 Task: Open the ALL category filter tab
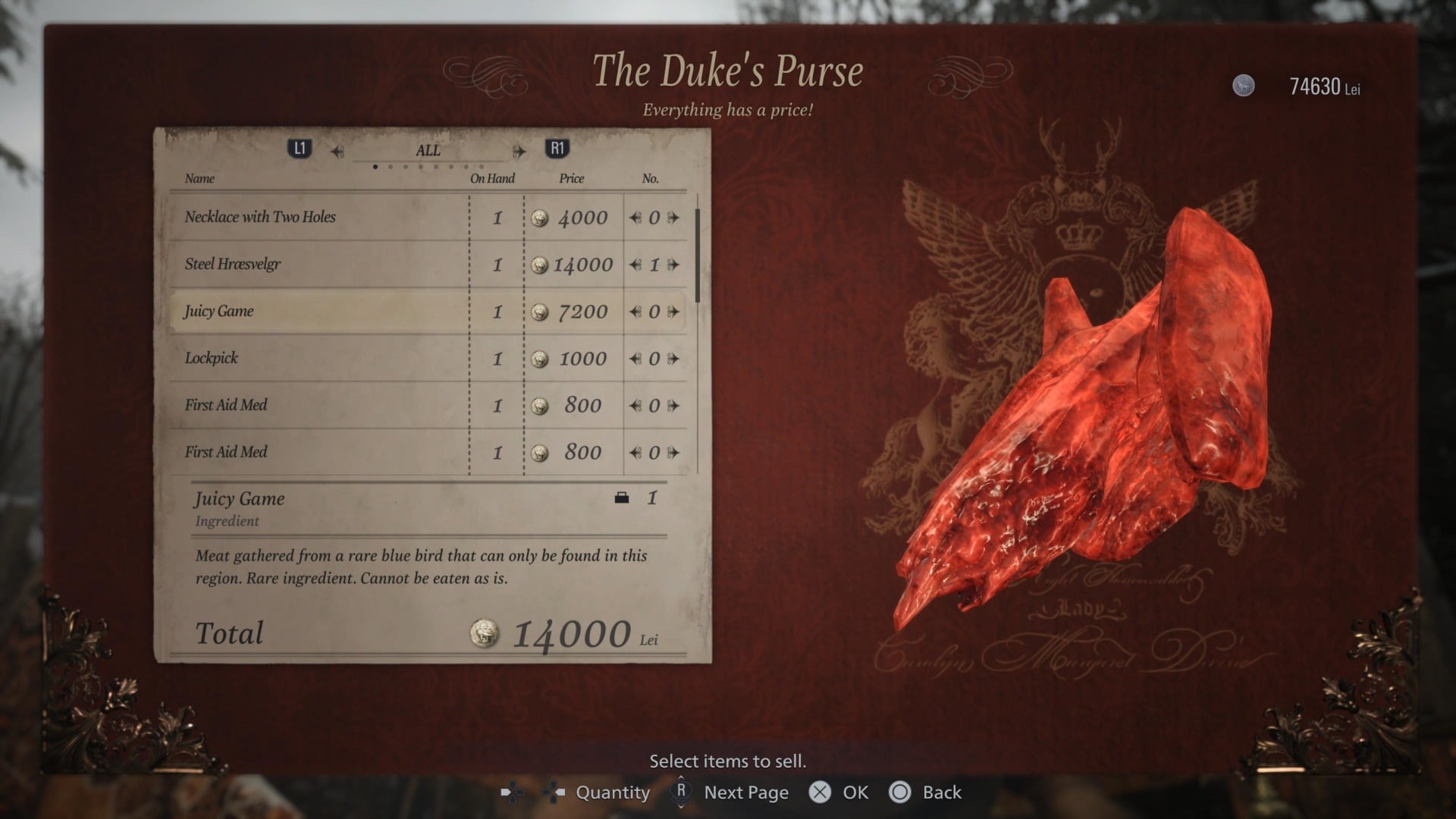427,150
